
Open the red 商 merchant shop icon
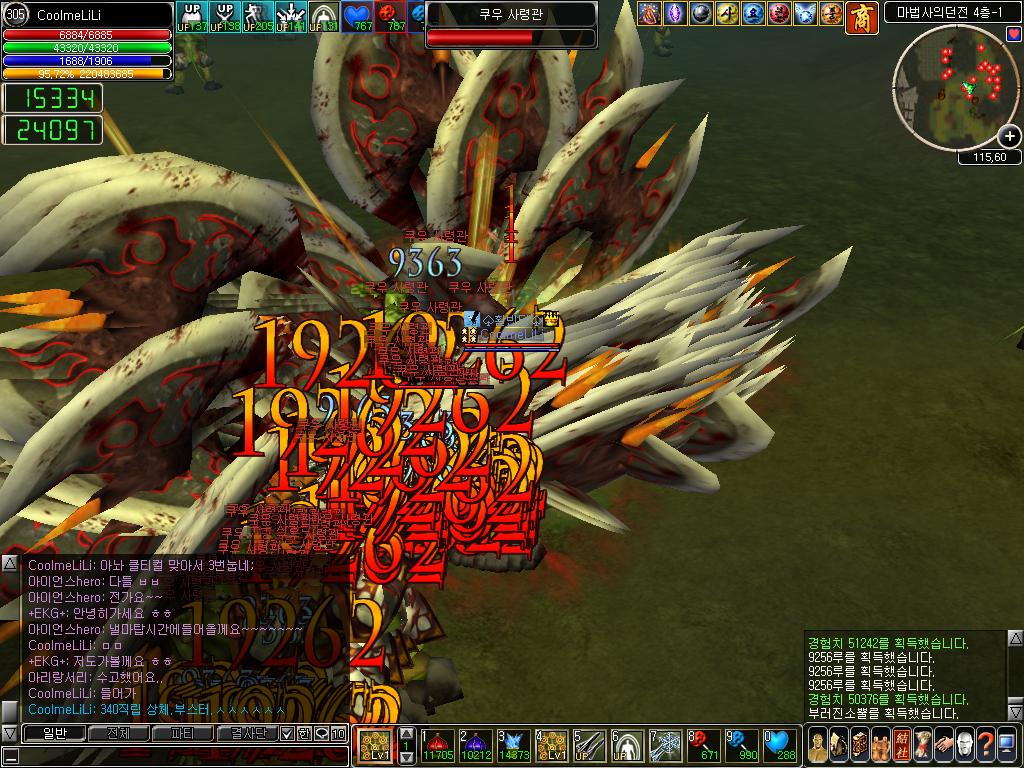861,14
